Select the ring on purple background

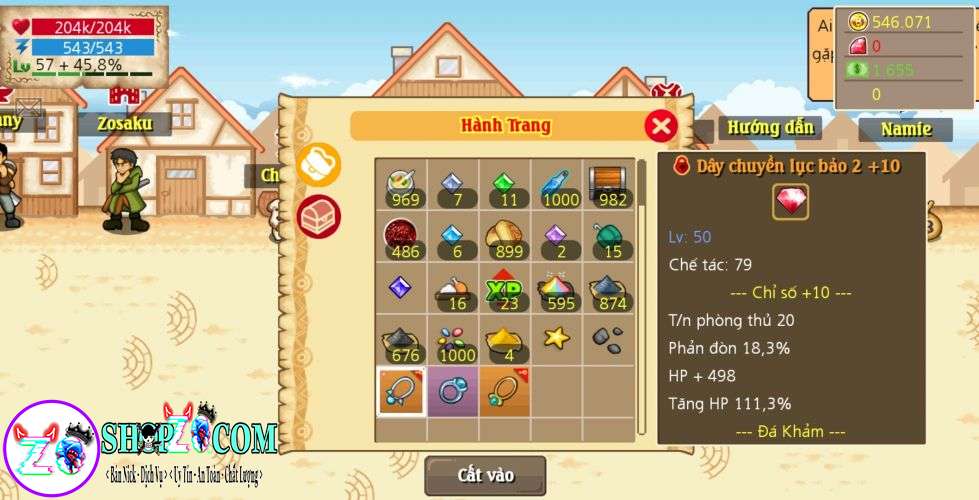pos(453,391)
